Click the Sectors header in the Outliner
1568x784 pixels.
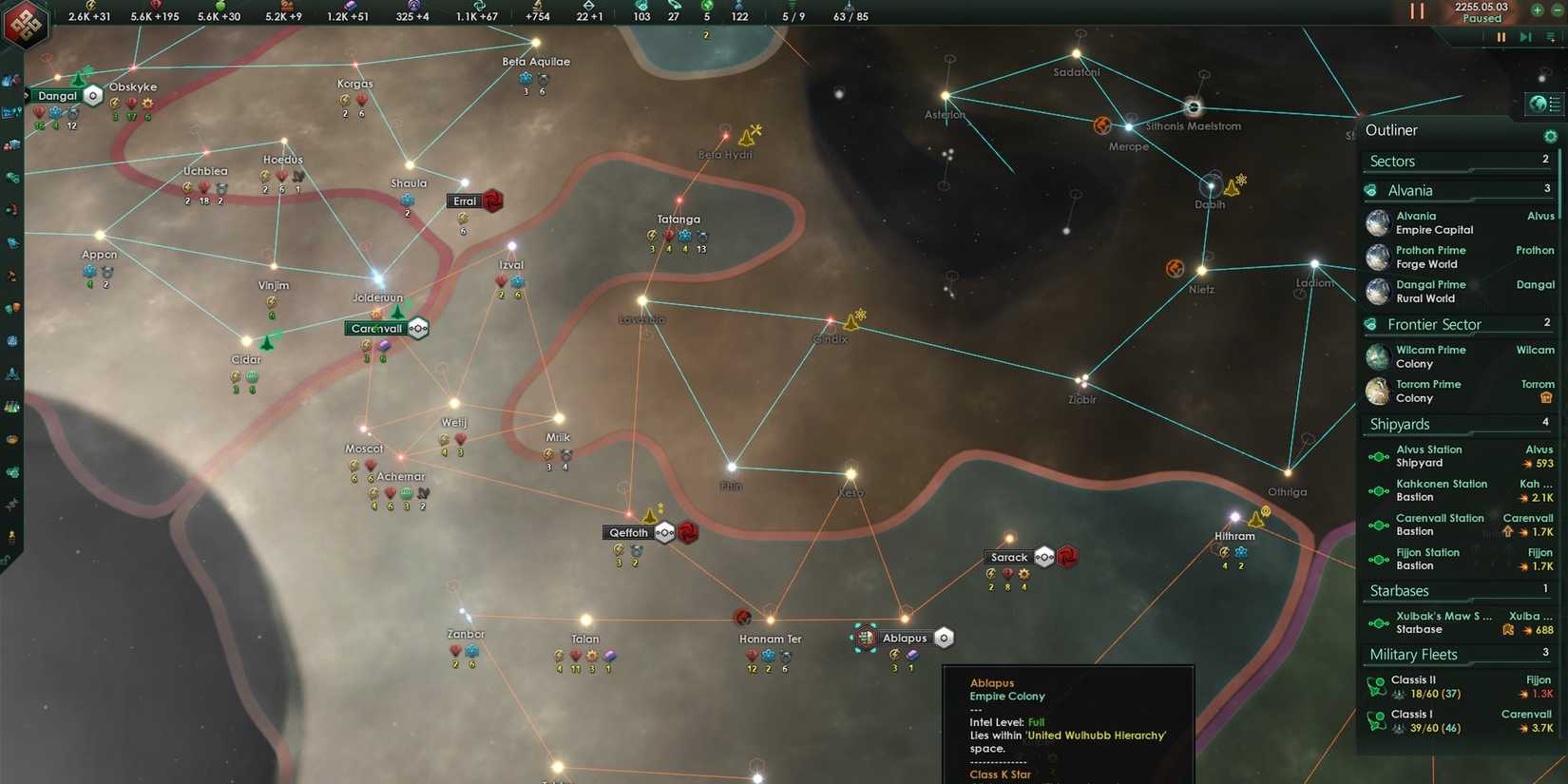1391,161
